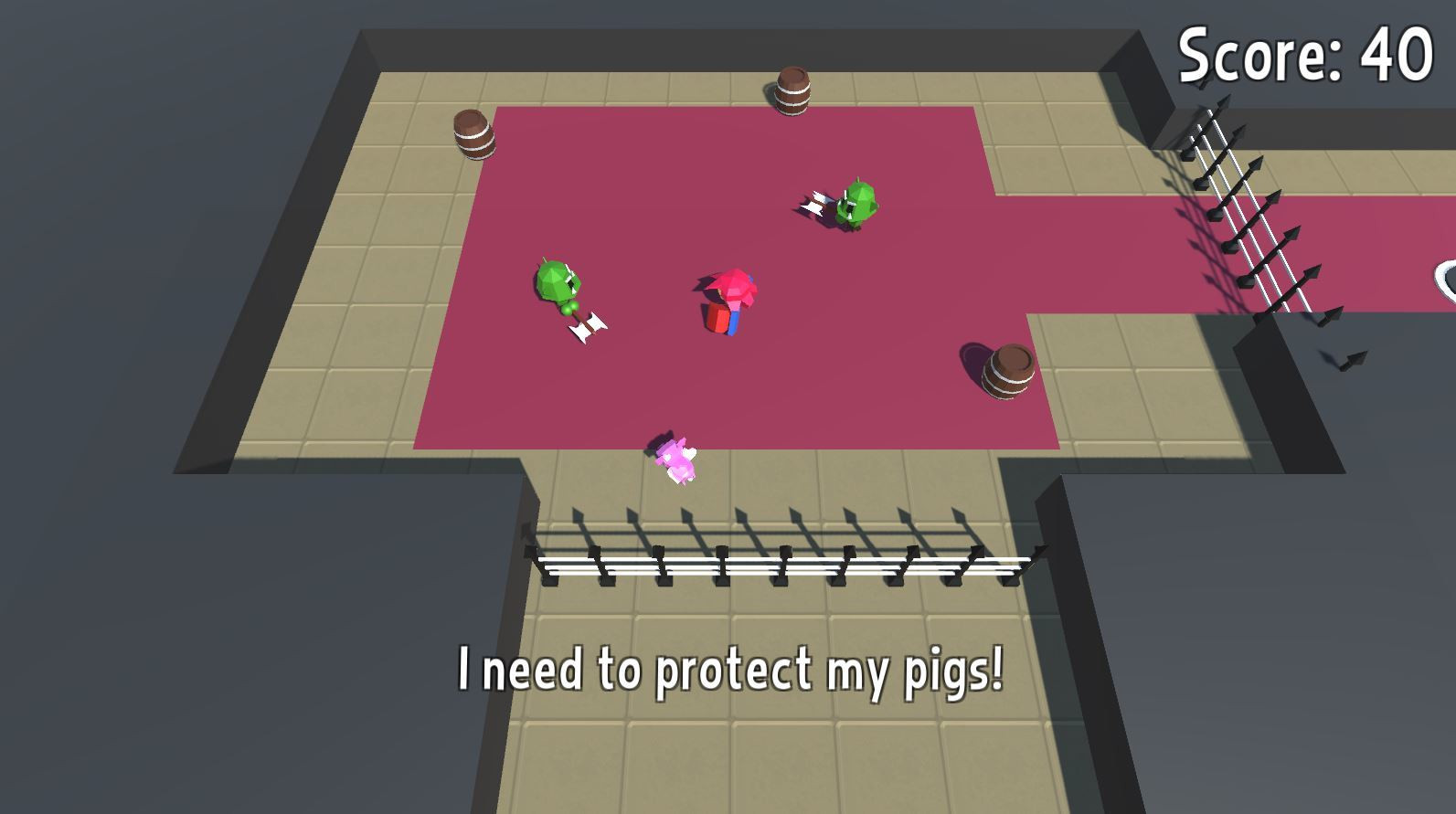
Task: Click the player's red backpack
Action: [x=714, y=319]
